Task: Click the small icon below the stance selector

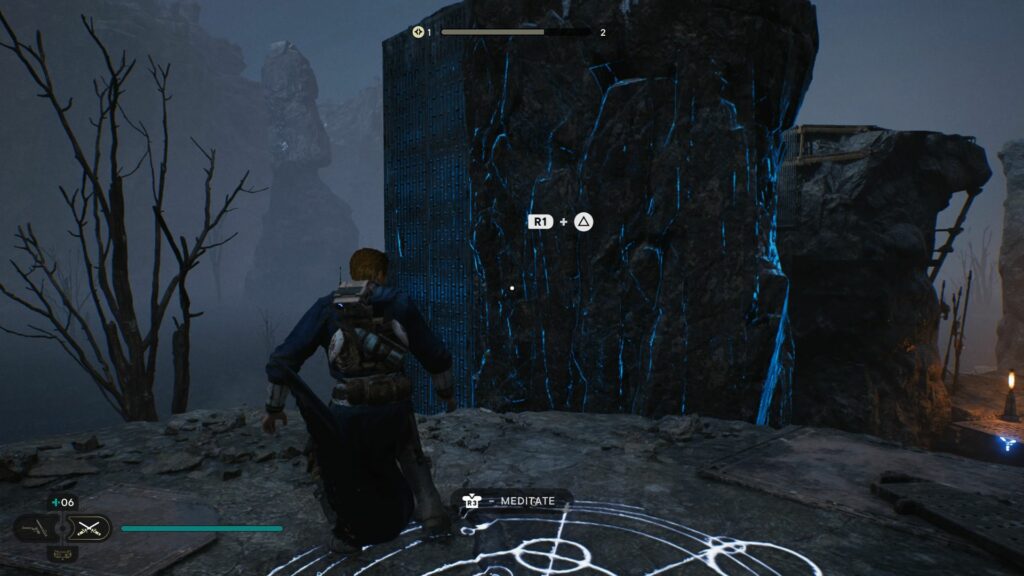Action: (62, 552)
